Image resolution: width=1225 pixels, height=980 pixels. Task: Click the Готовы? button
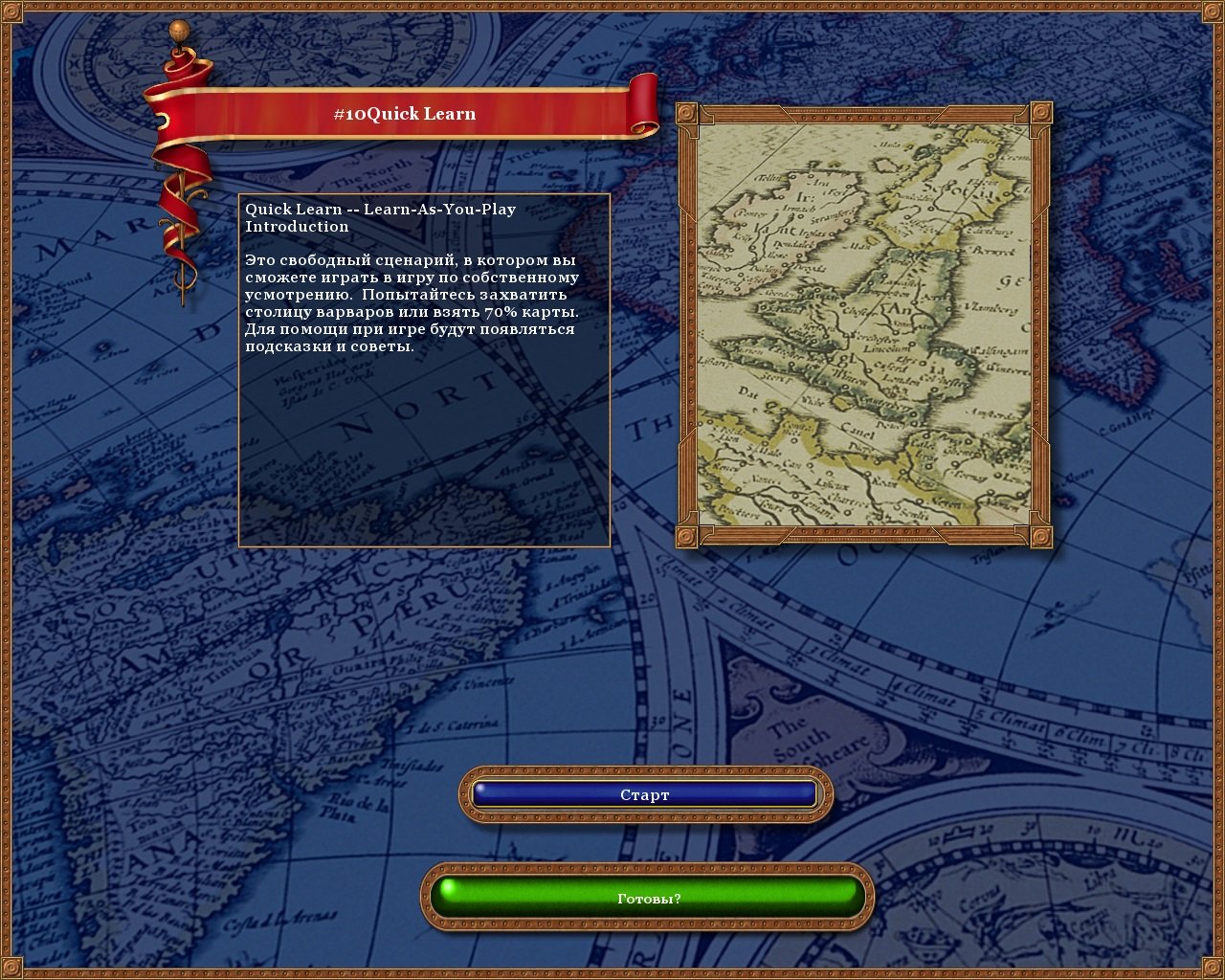[648, 898]
